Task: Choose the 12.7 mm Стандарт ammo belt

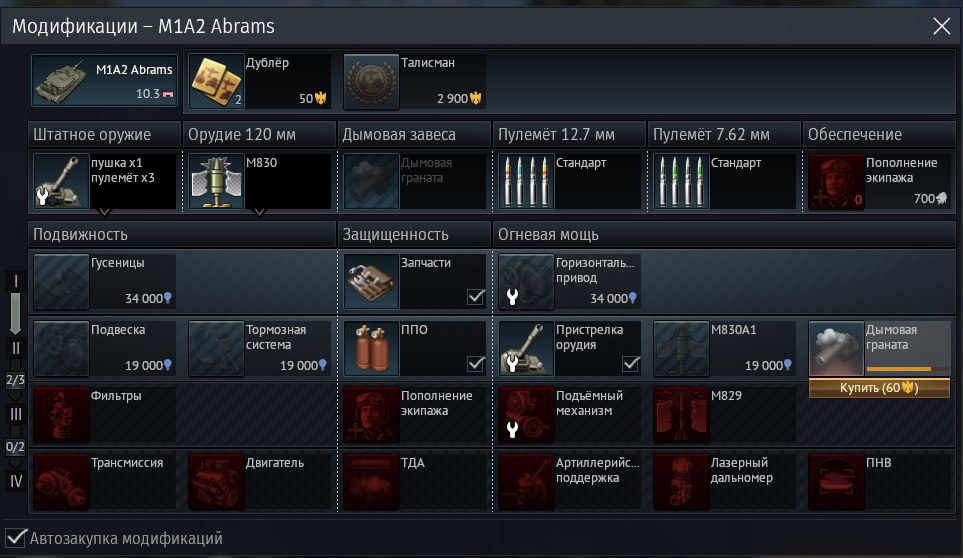Action: tap(568, 181)
